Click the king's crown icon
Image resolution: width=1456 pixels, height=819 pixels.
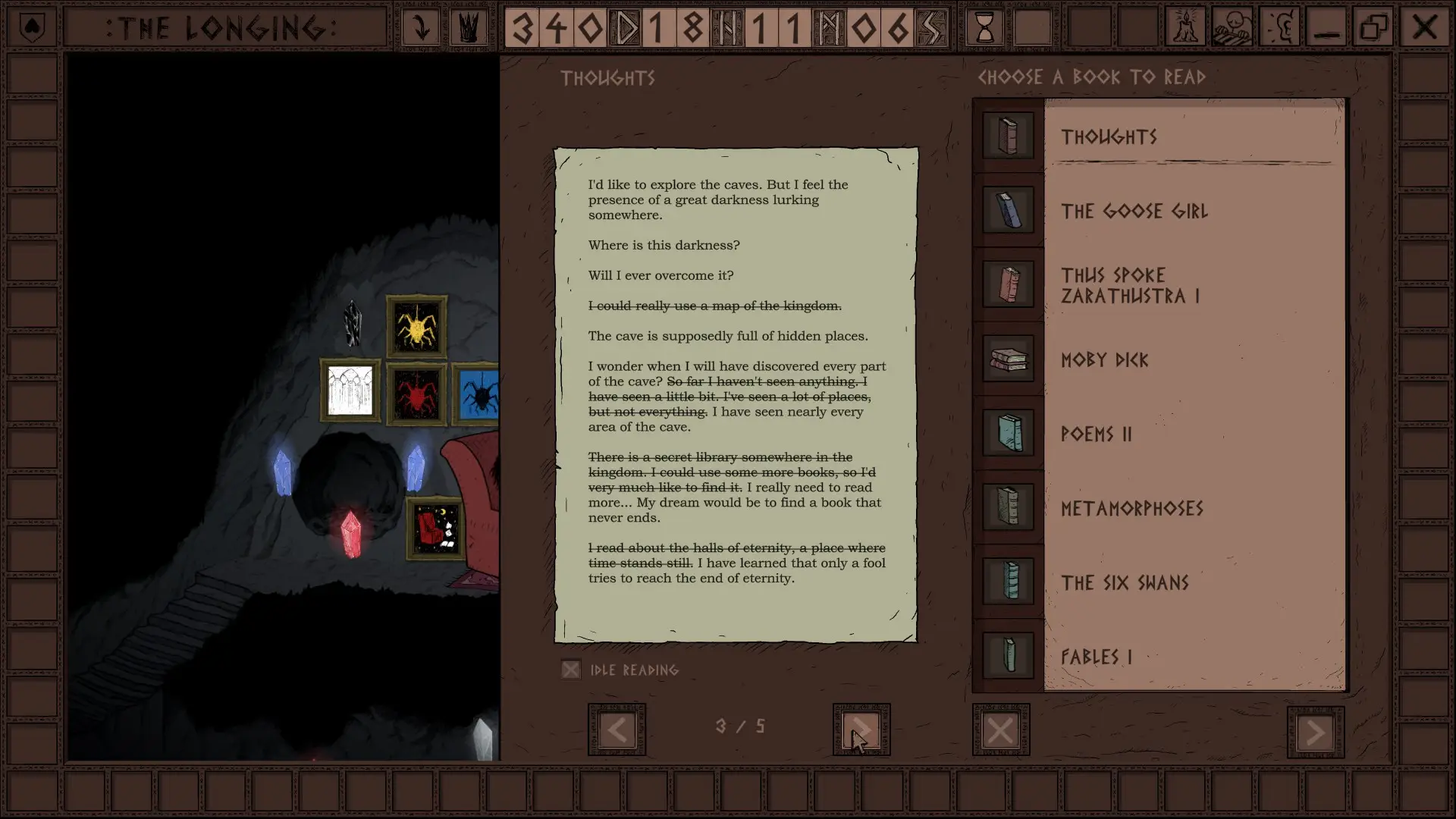point(469,28)
